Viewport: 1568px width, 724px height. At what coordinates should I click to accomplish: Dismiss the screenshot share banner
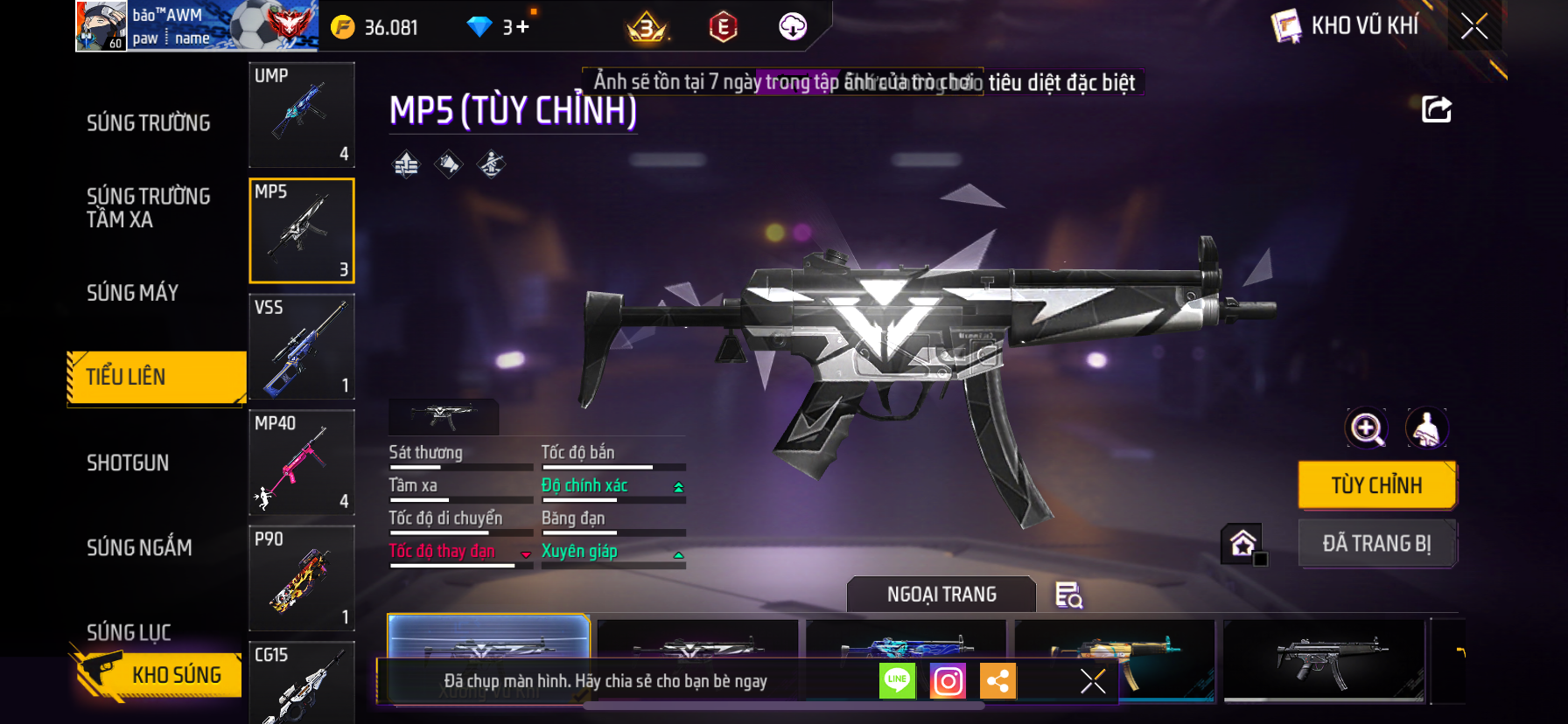tap(1093, 681)
